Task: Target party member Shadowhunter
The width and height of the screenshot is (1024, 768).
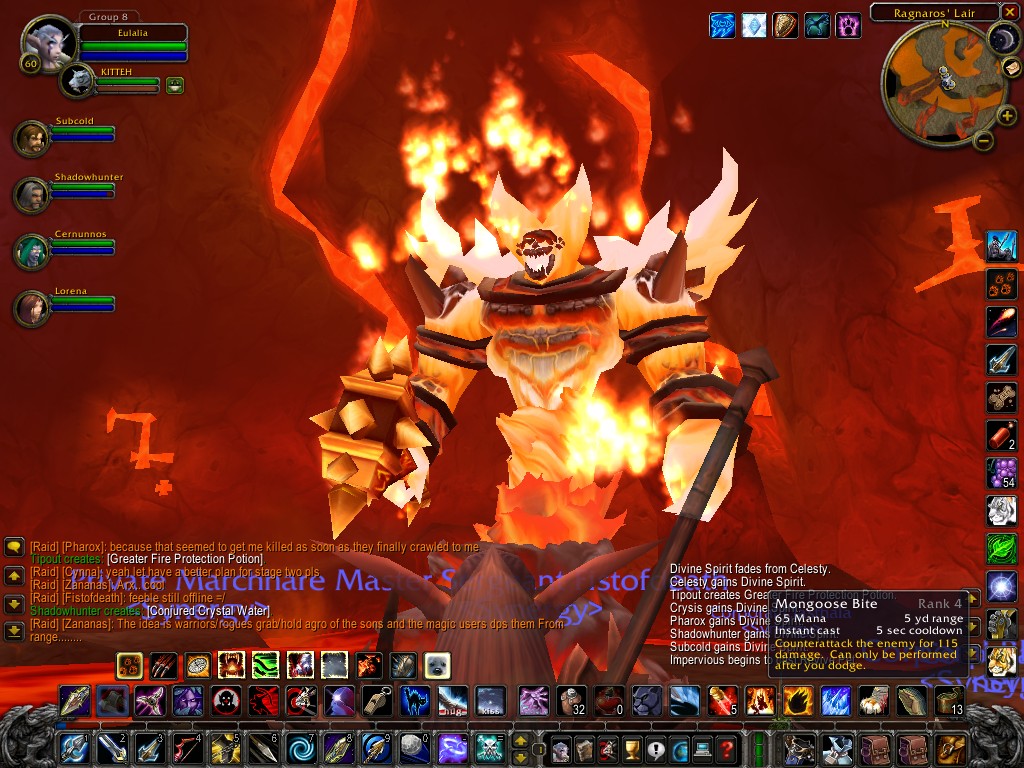Action: [32, 194]
